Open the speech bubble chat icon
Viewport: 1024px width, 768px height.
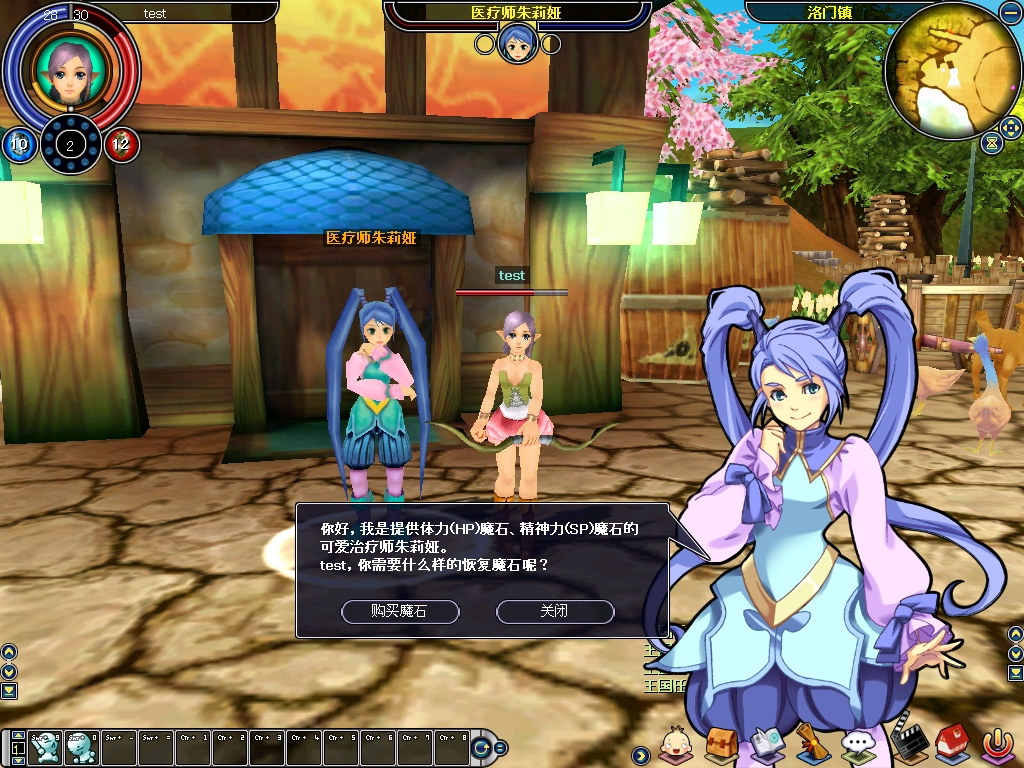pyautogui.click(x=857, y=743)
